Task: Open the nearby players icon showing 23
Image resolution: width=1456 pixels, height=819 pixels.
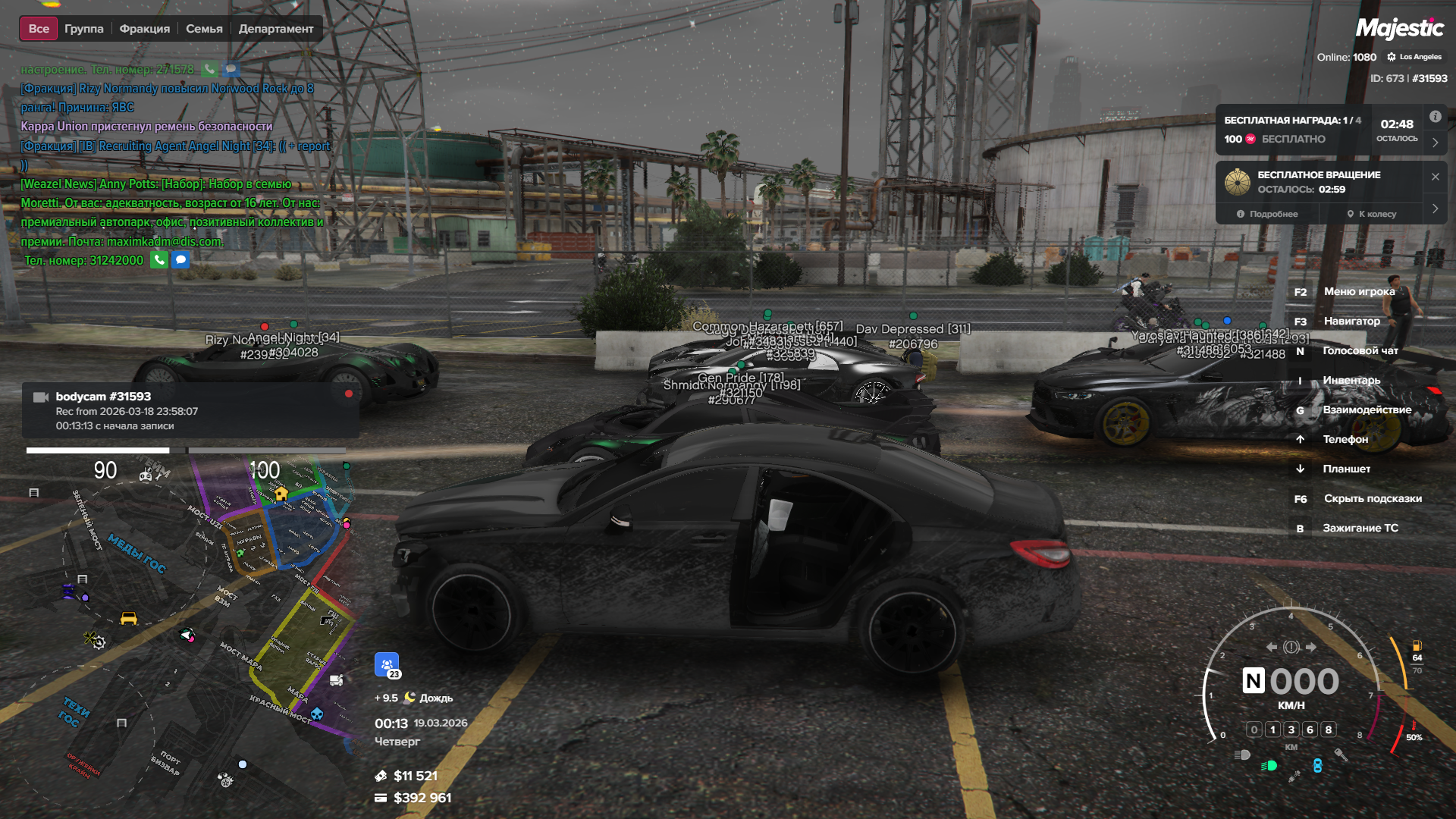Action: coord(387,665)
